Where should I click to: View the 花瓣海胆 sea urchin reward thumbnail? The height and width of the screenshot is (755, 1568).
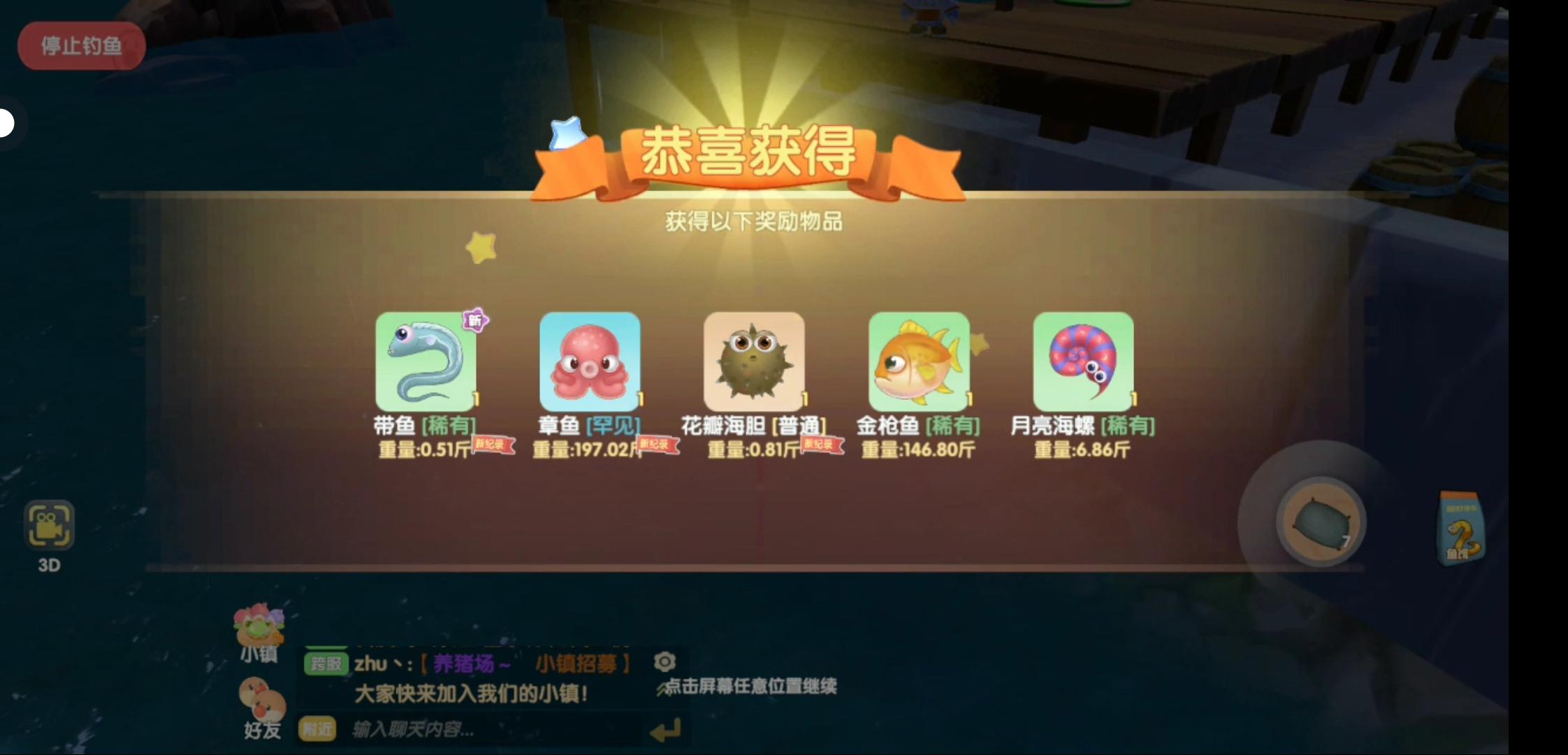pos(754,363)
